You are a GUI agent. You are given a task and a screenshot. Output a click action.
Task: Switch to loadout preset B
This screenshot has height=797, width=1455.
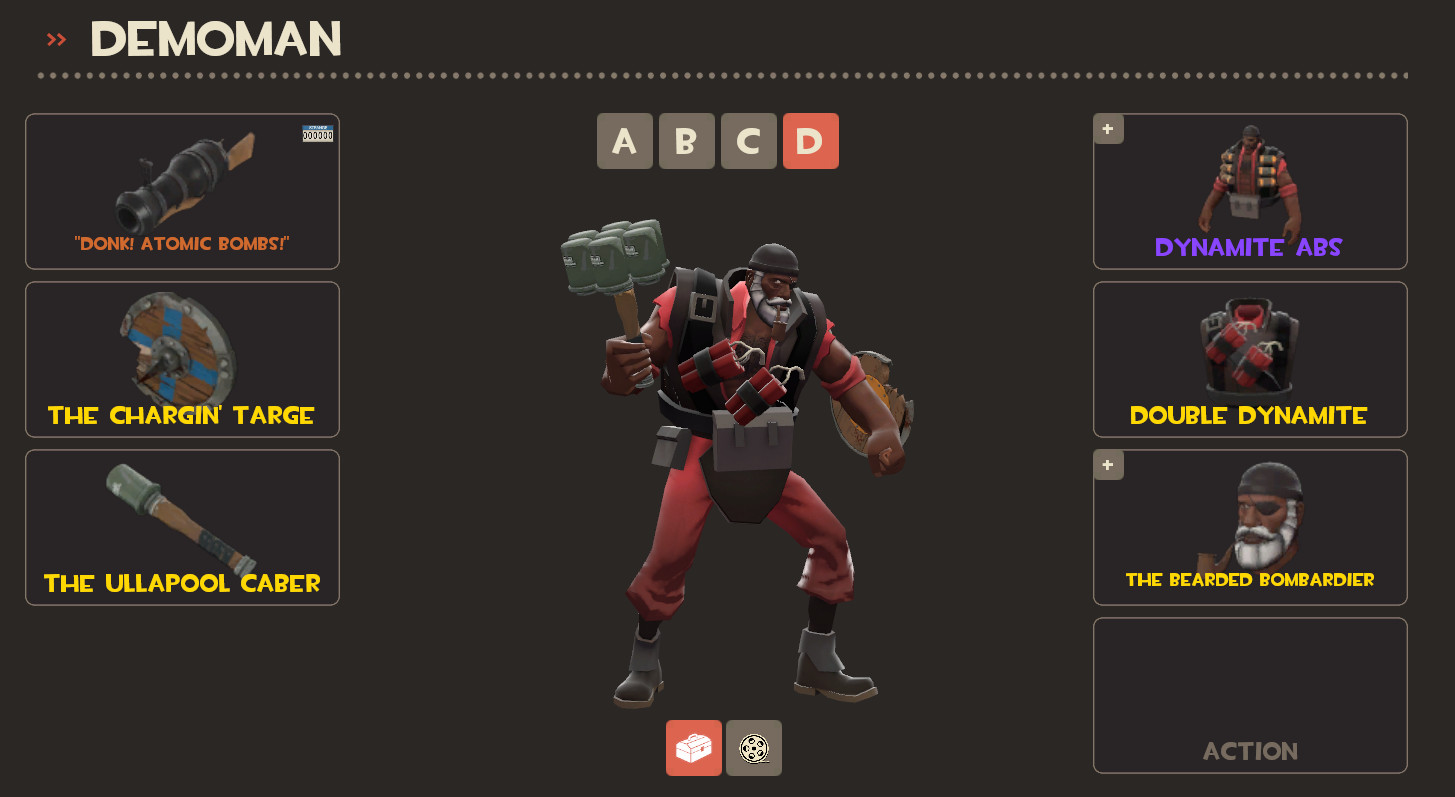(x=686, y=141)
